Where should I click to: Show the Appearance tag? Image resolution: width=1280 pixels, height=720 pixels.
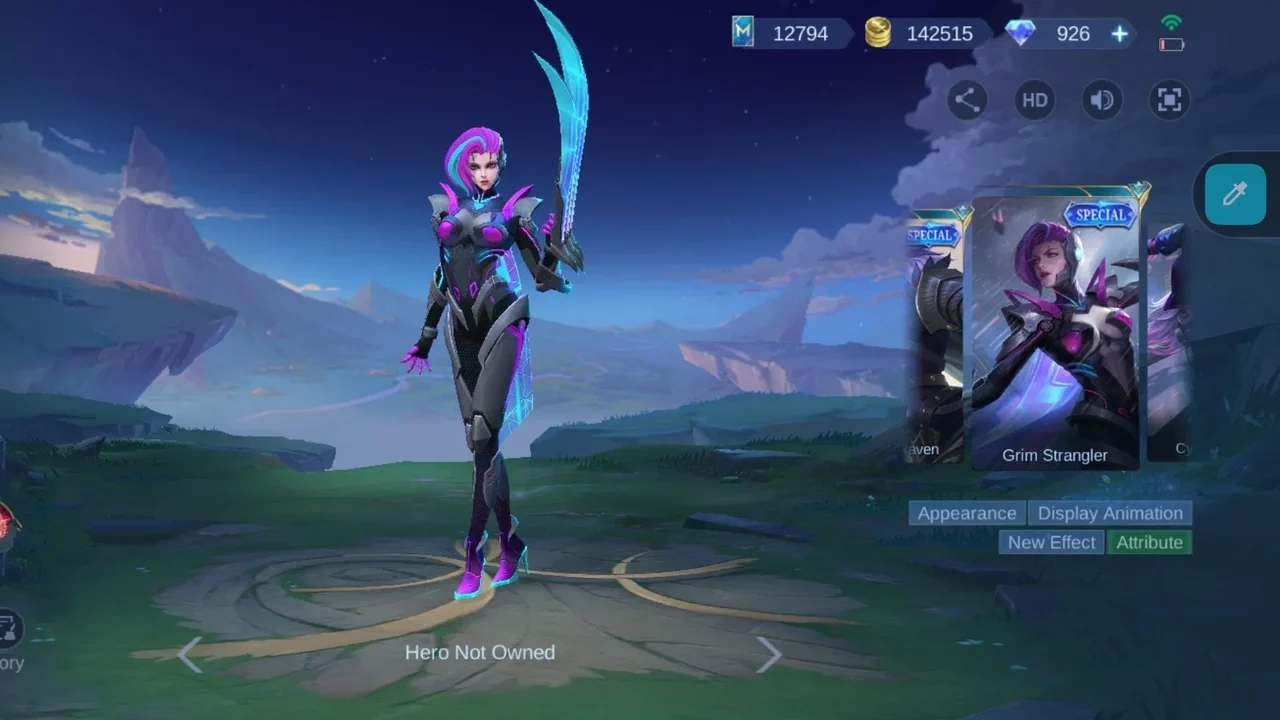(x=967, y=513)
